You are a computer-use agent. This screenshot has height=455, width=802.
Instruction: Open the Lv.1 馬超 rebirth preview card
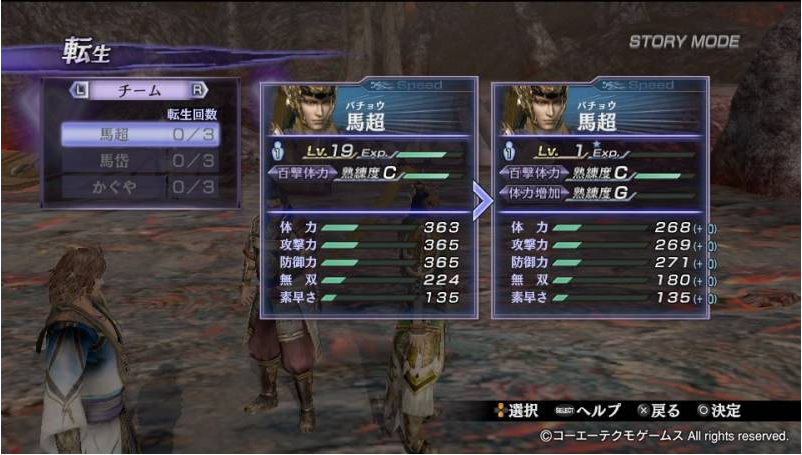pos(600,198)
